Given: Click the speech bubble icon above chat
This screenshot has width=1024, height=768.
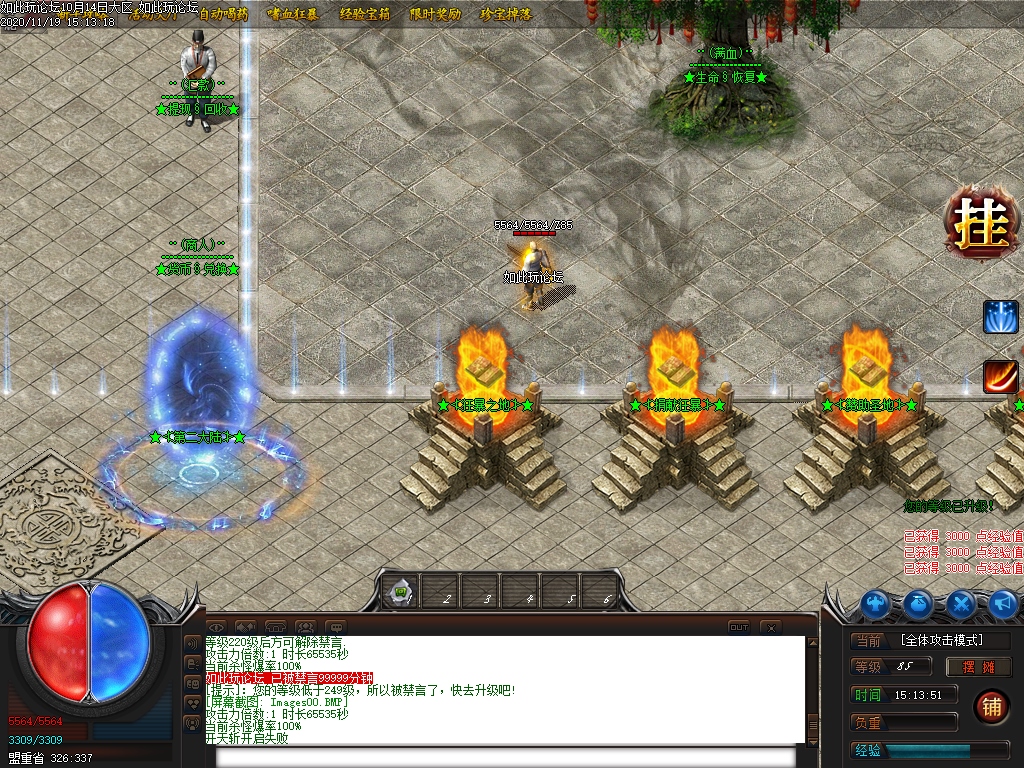Looking at the screenshot, I should [334, 627].
